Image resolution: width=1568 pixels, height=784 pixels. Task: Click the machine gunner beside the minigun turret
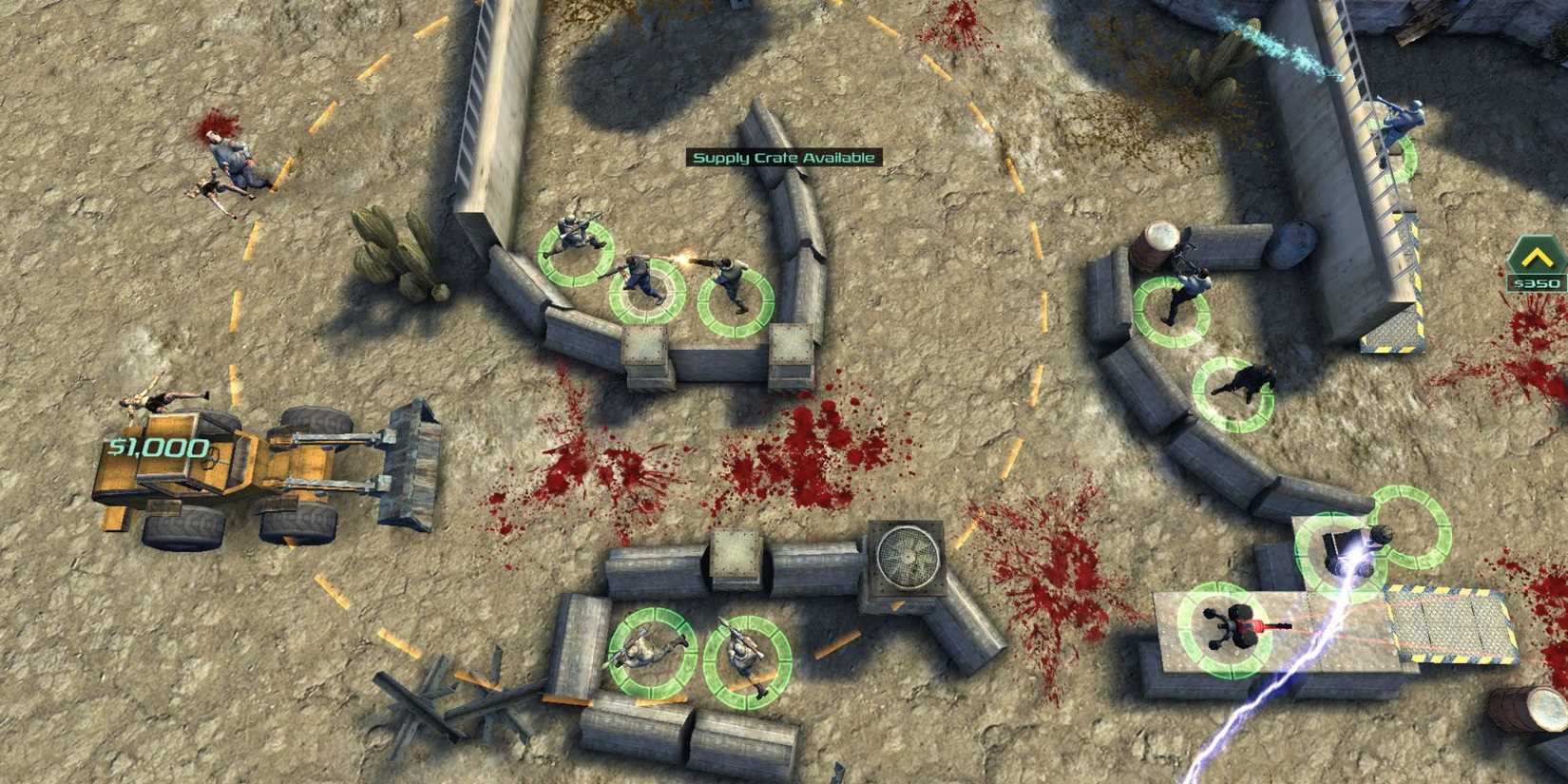[1361, 546]
